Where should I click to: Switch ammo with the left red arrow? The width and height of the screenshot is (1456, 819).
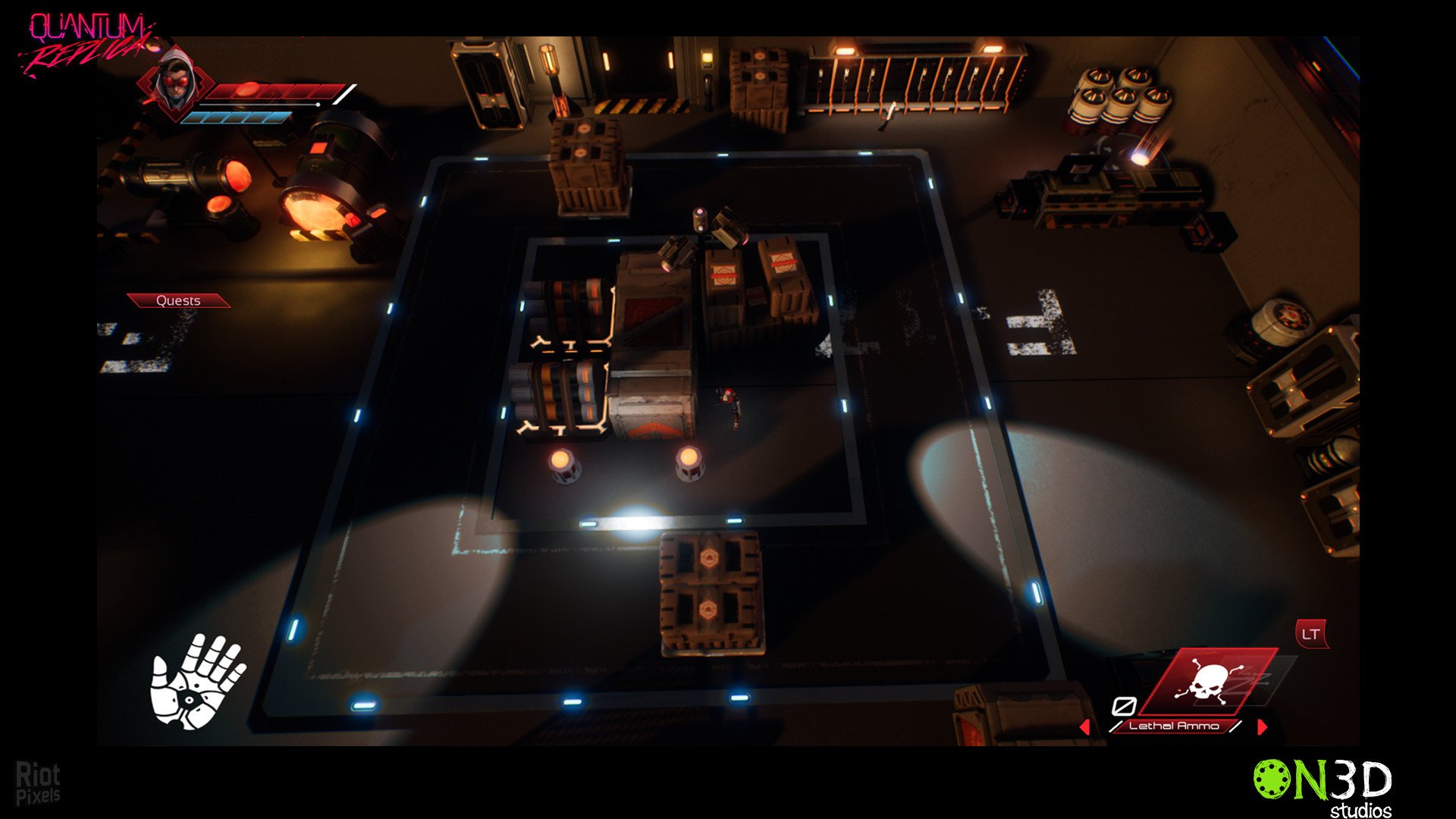[x=1085, y=726]
